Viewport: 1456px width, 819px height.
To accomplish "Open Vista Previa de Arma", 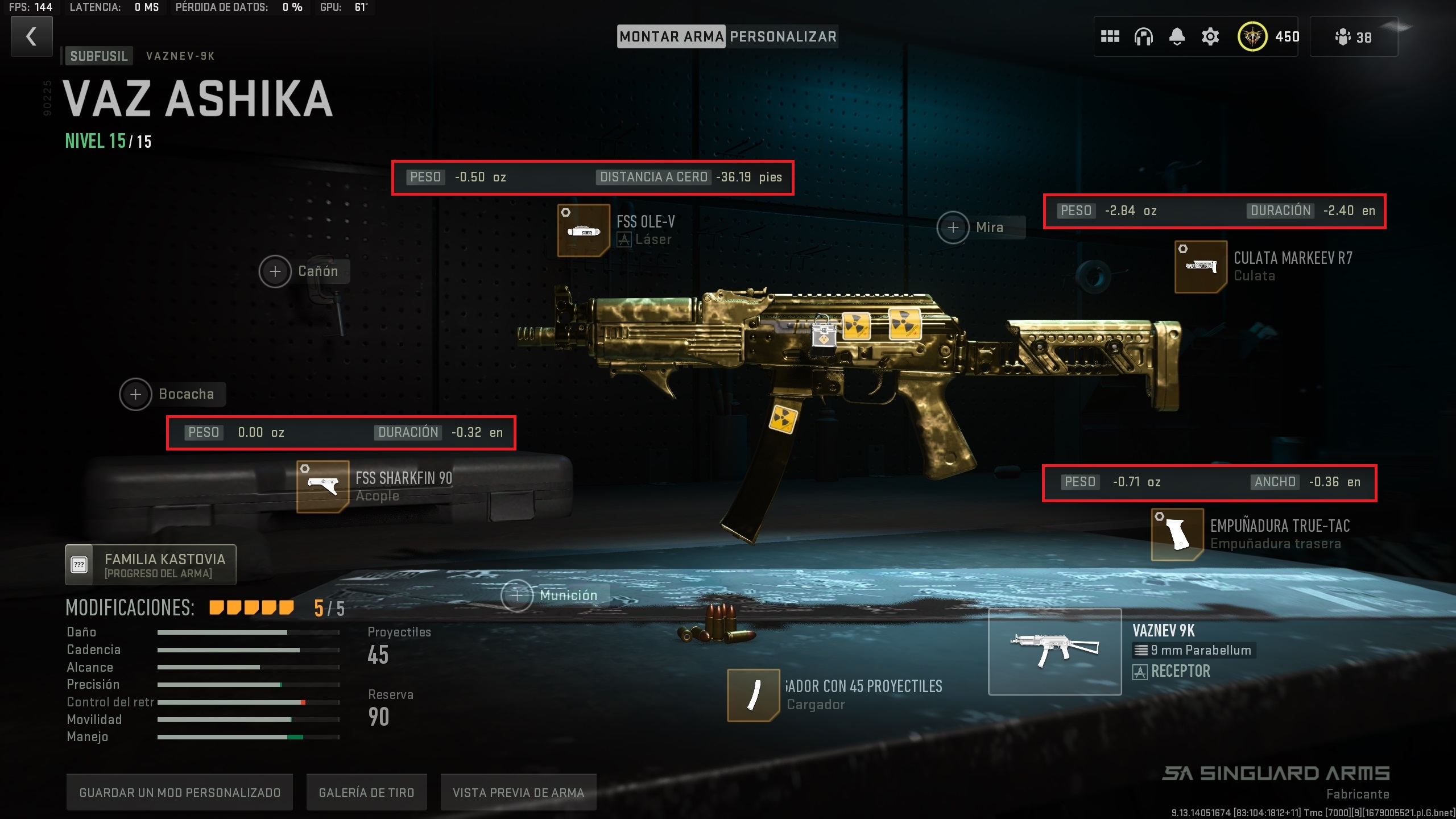I will [518, 792].
